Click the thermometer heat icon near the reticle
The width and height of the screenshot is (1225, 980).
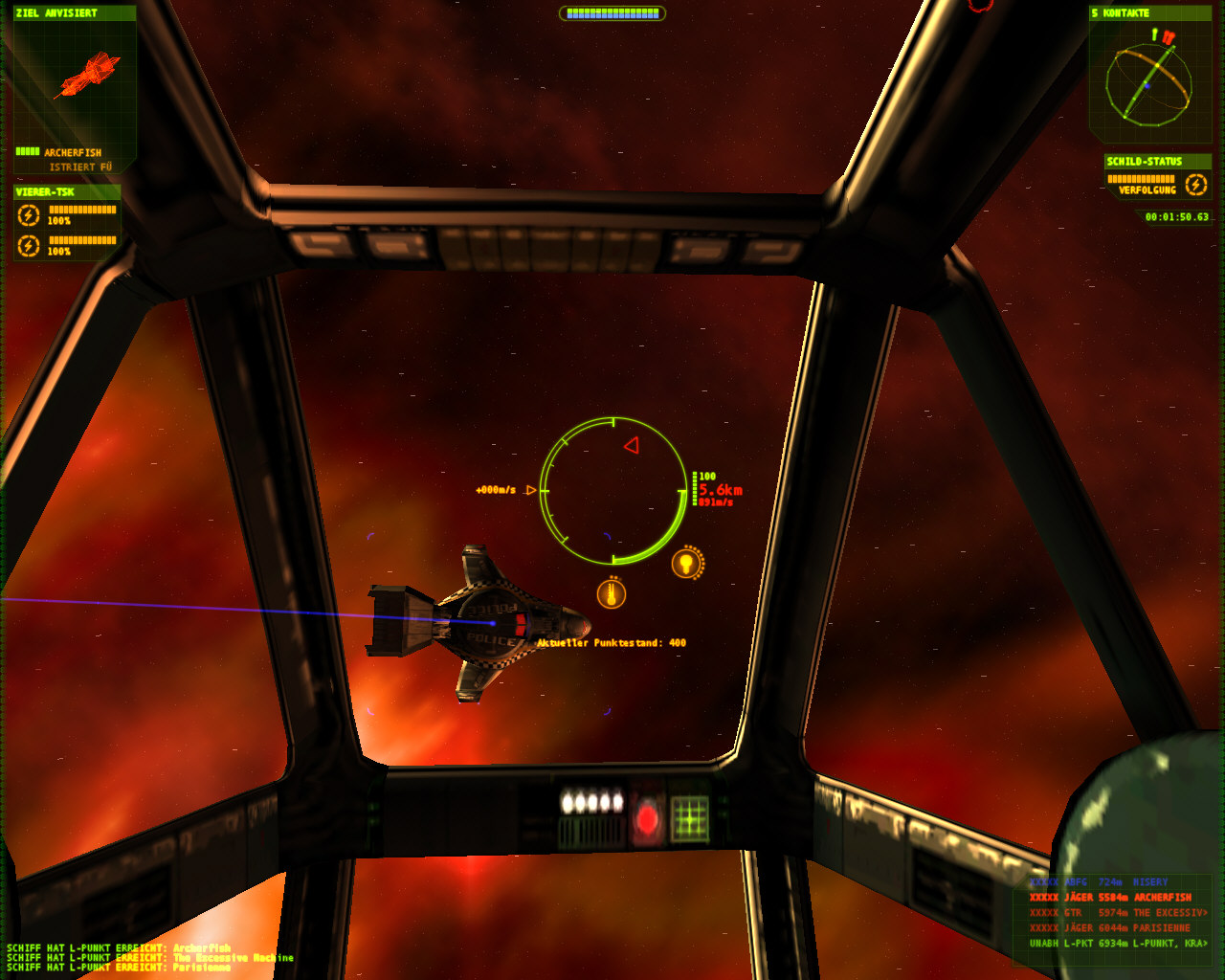pos(612,593)
